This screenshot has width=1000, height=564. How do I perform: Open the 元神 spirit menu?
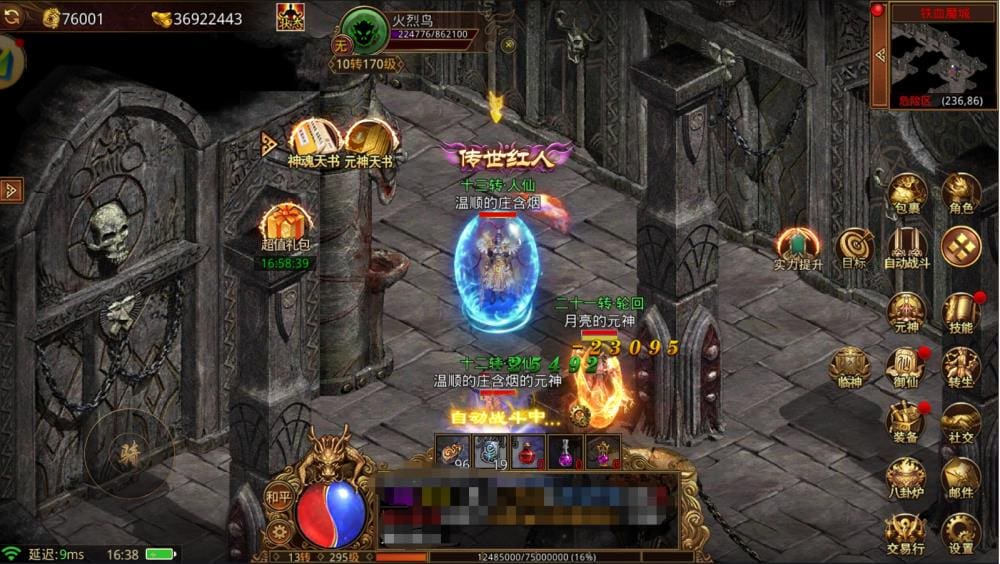coord(907,311)
